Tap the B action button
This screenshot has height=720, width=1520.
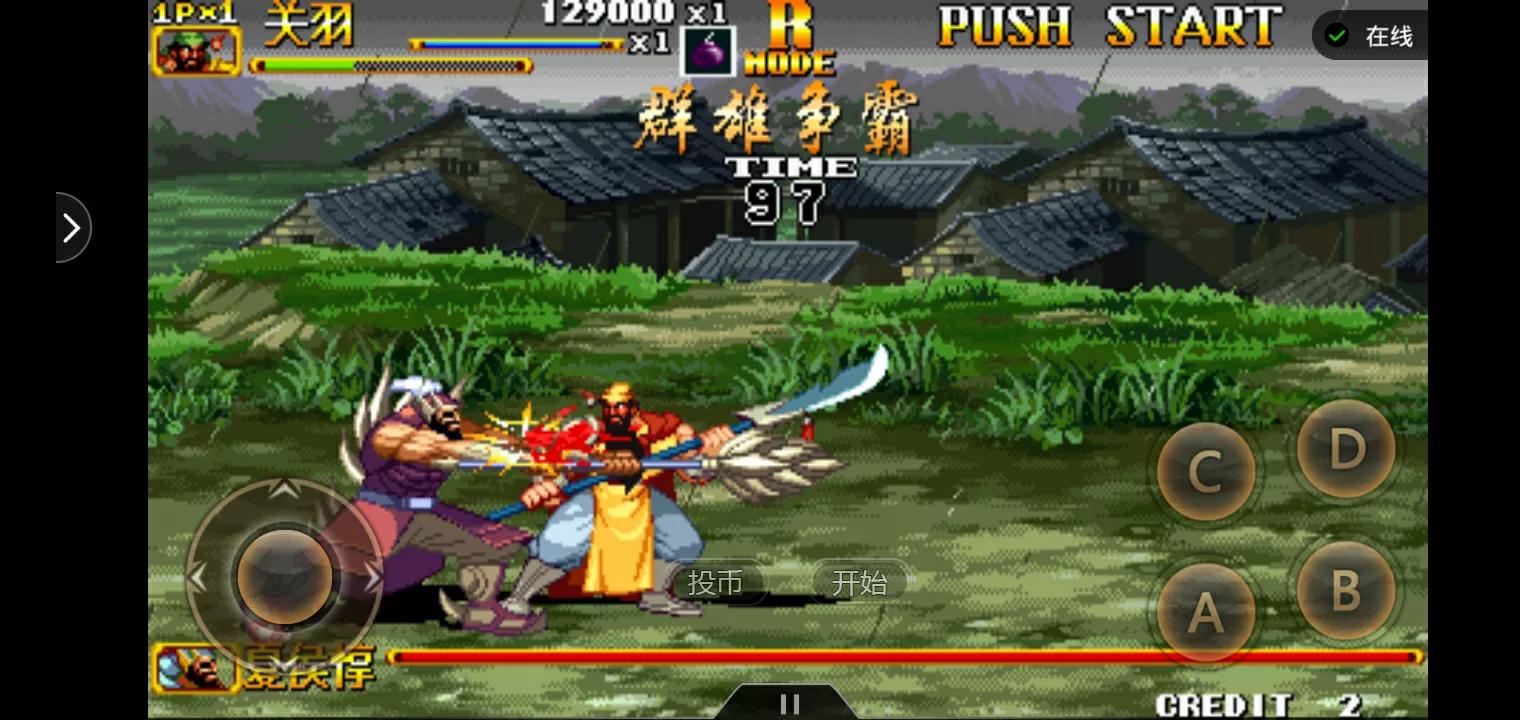pos(1345,591)
